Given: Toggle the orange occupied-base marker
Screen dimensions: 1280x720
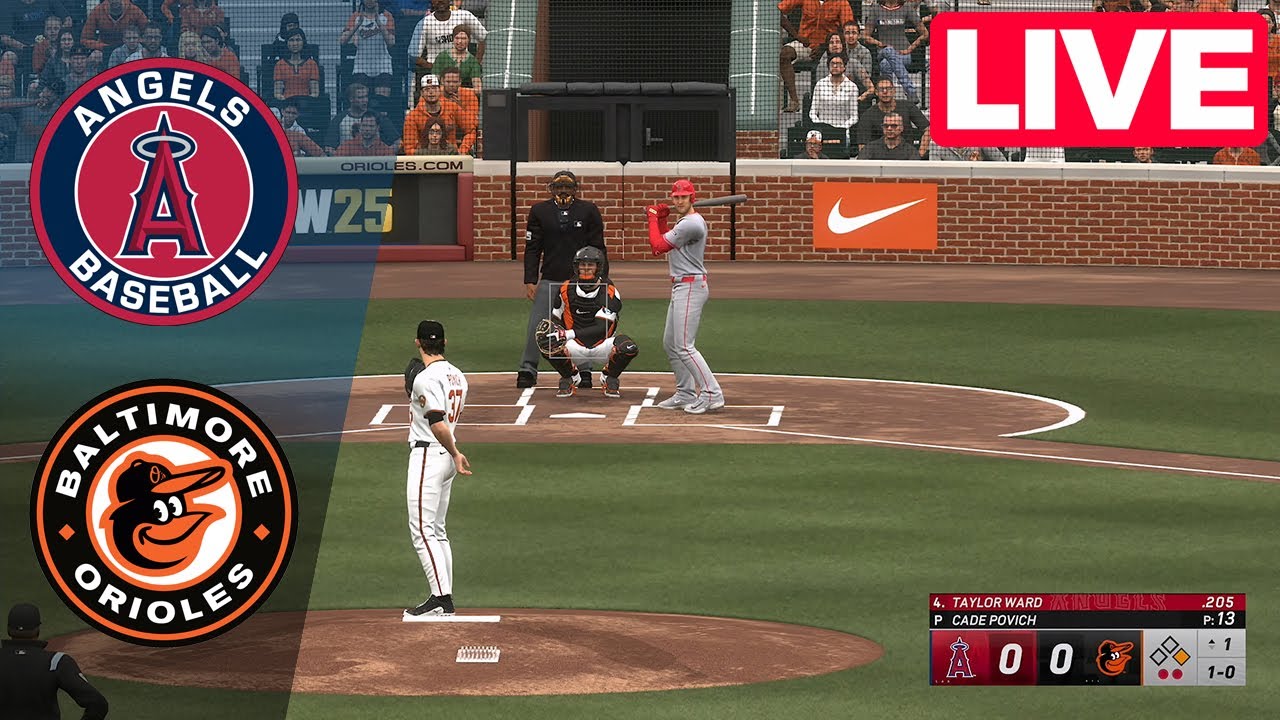Looking at the screenshot, I should pos(1182,656).
